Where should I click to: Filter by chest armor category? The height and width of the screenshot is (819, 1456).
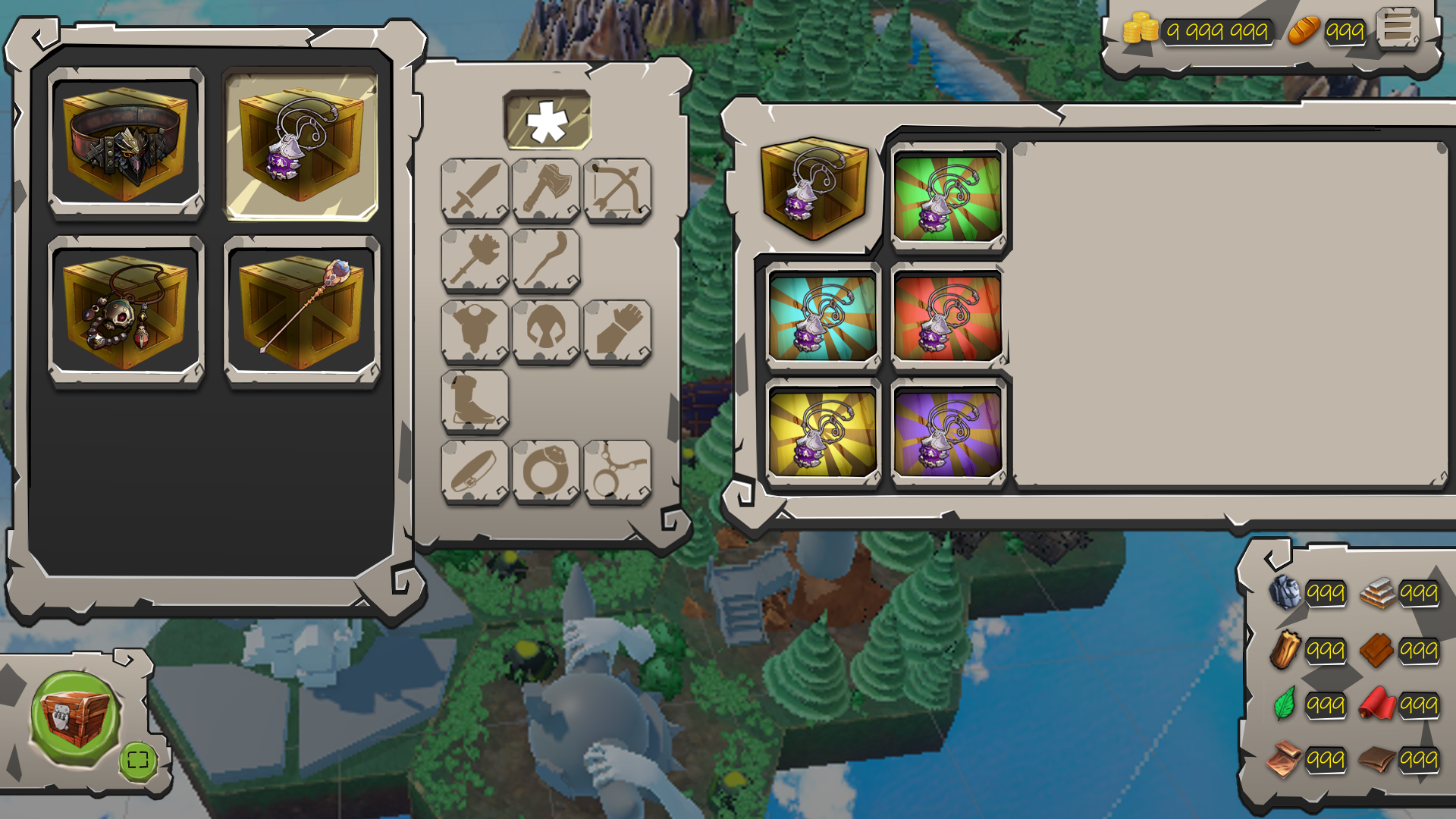[475, 331]
